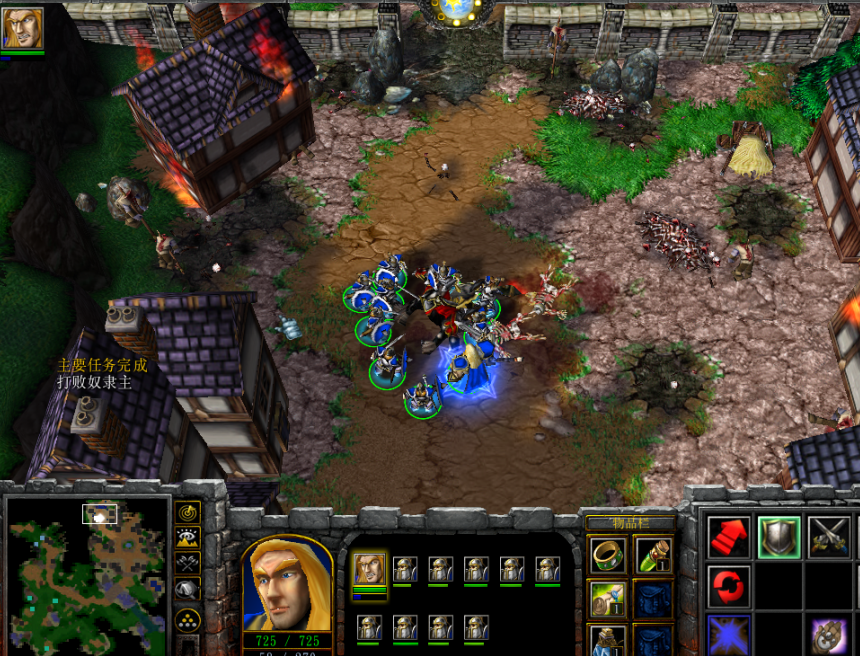860x656 pixels.
Task: Click the gauntlet ability icon on purple background
Action: [x=828, y=635]
